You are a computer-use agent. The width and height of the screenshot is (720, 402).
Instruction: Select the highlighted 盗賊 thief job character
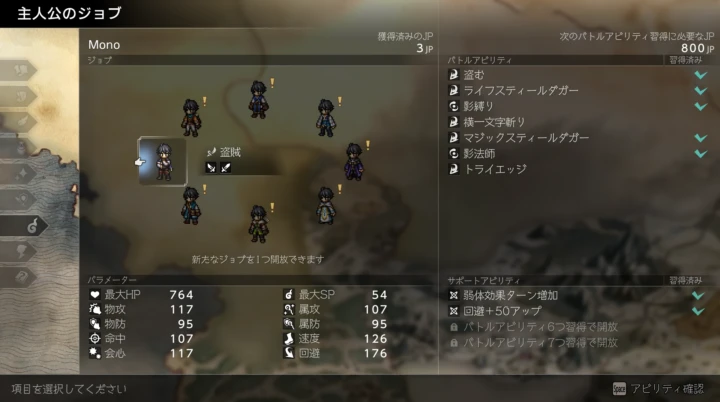[x=163, y=162]
